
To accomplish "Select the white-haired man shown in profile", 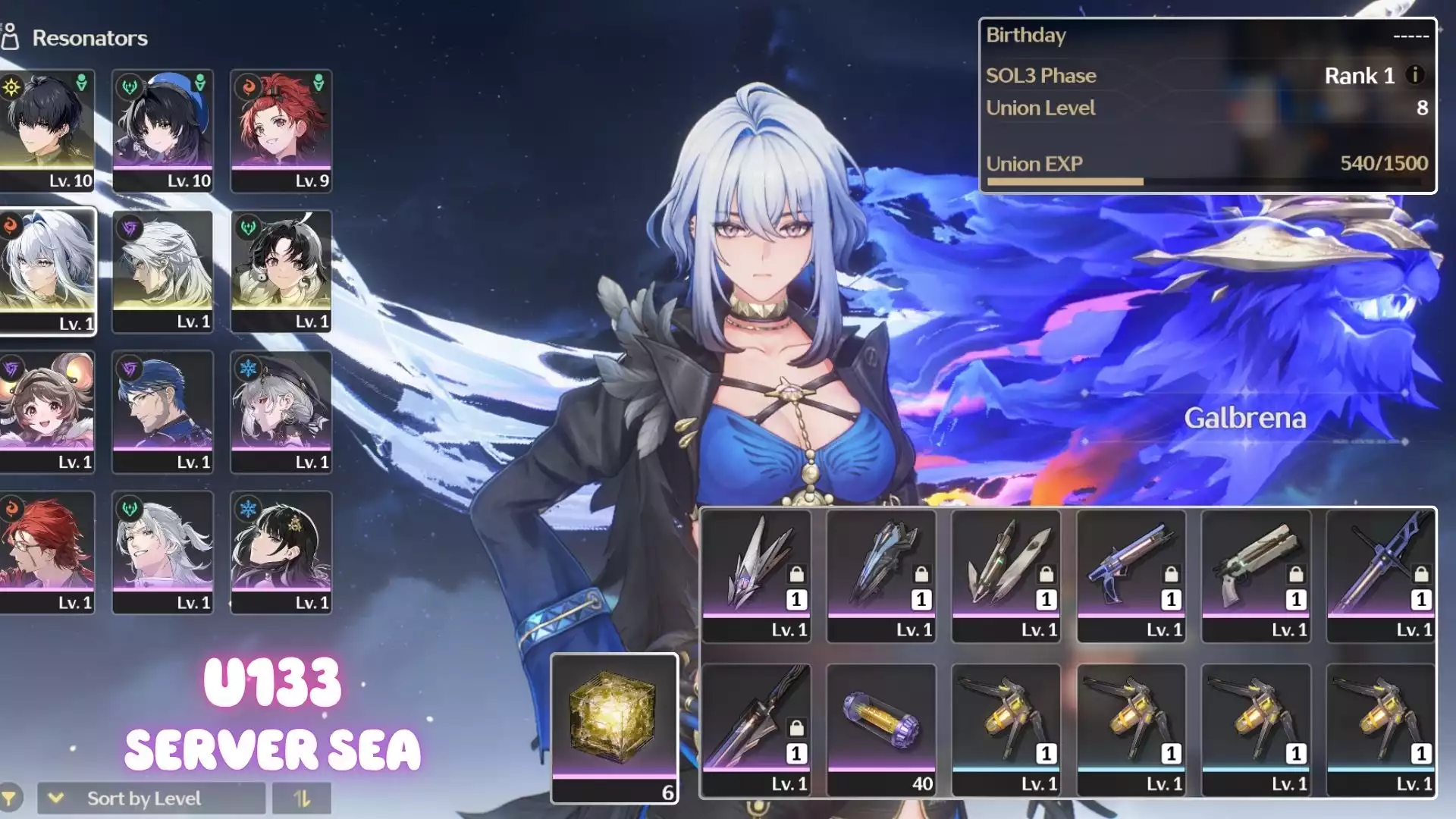I will tap(163, 271).
